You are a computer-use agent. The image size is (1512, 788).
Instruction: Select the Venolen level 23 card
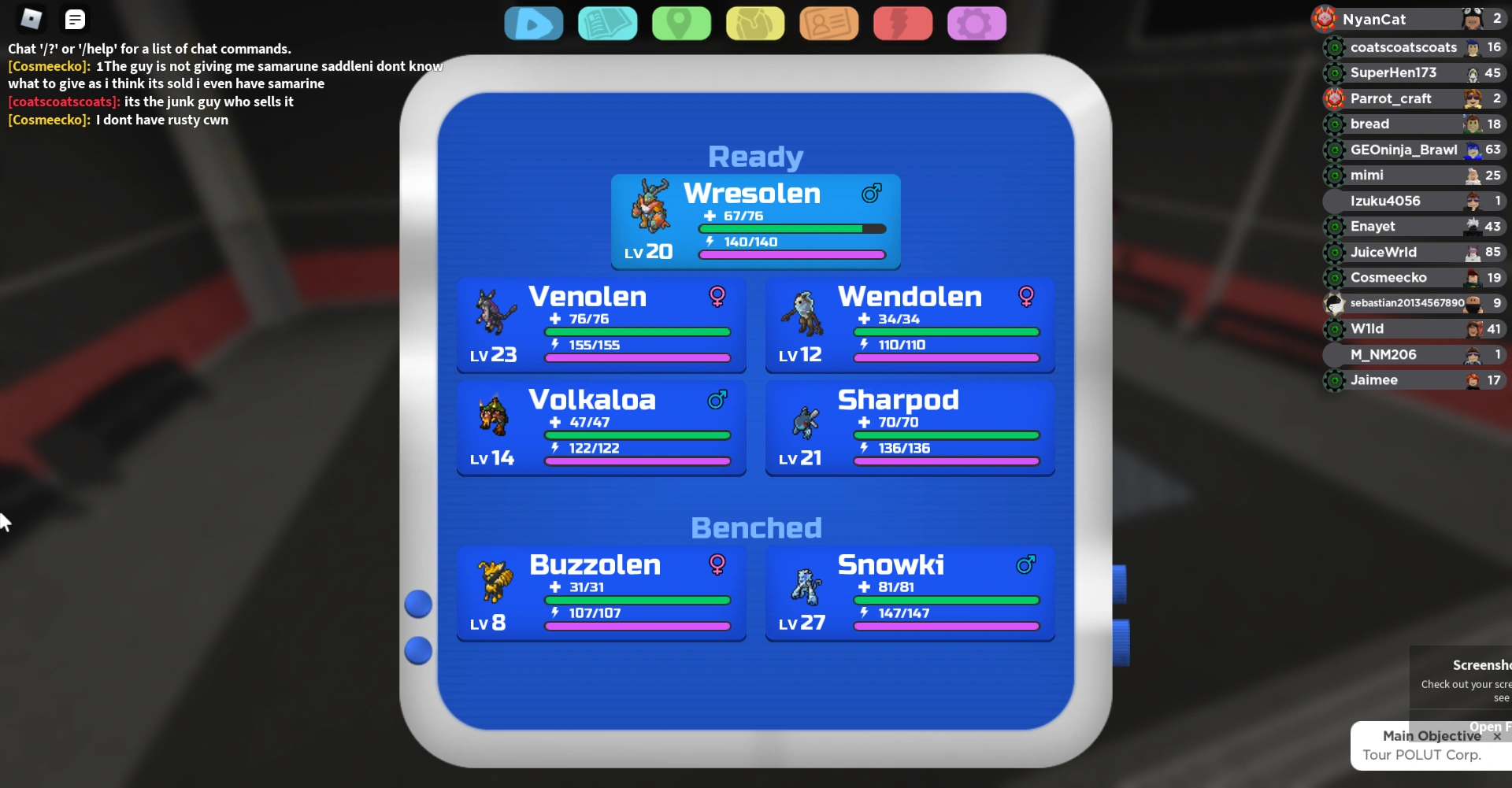coord(601,325)
